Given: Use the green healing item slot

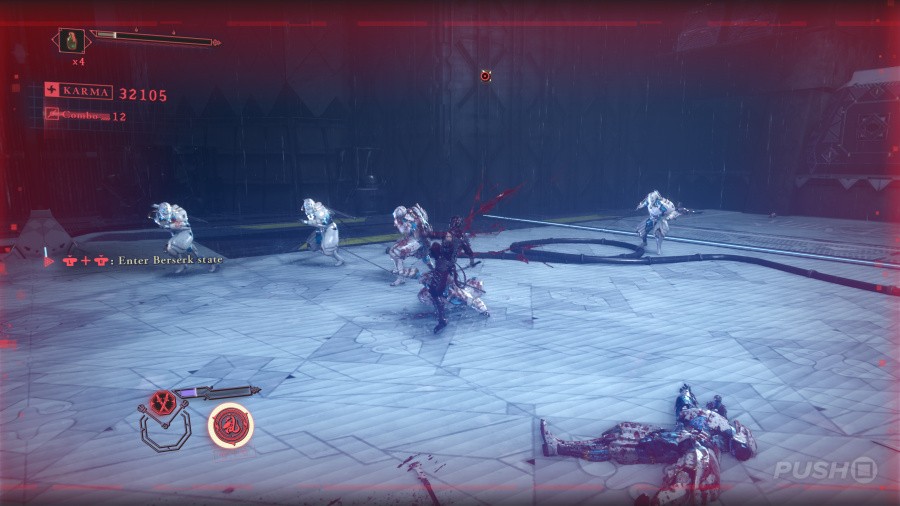Looking at the screenshot, I should (72, 41).
